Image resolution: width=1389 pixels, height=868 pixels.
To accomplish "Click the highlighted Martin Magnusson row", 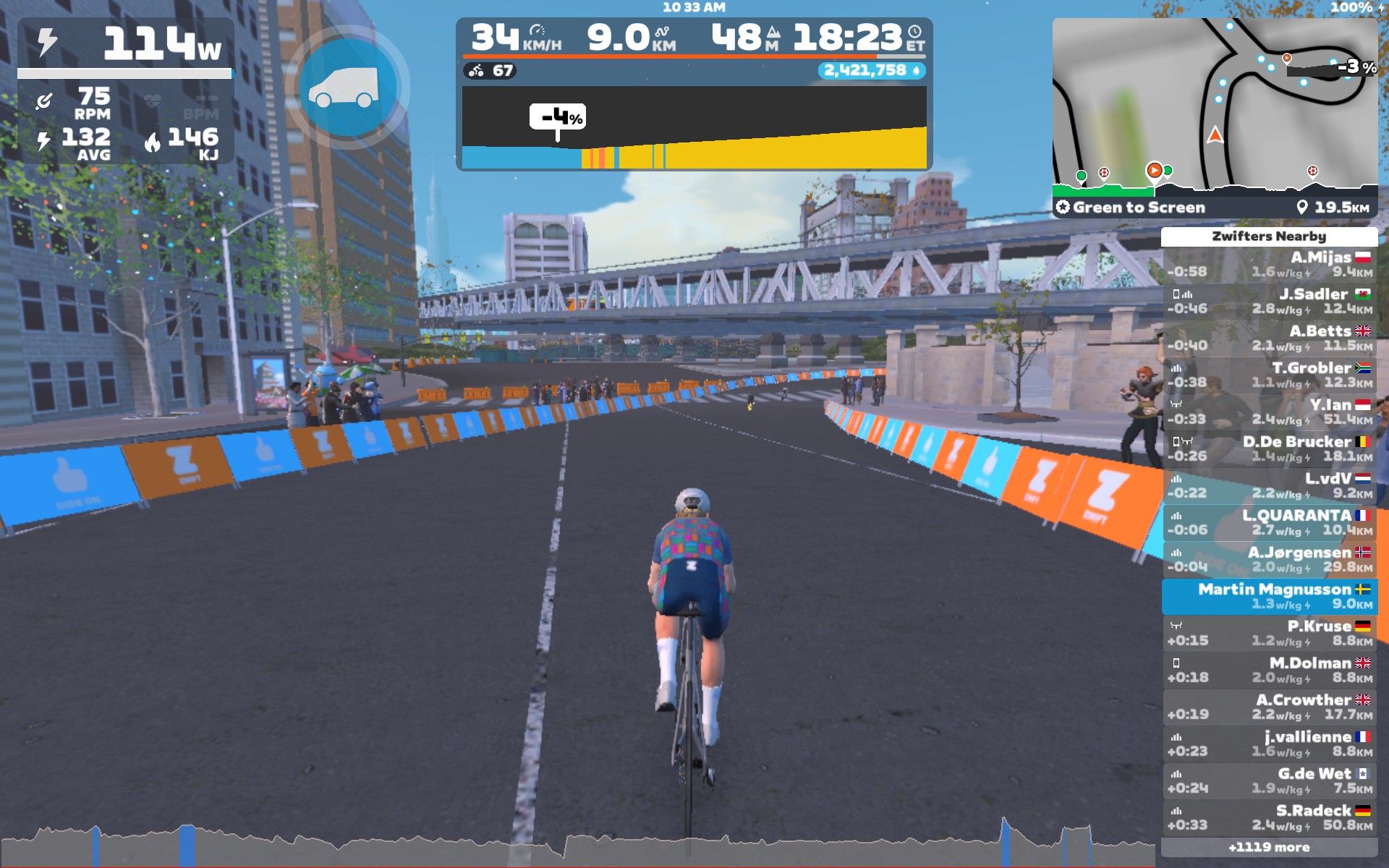I will 1269,597.
